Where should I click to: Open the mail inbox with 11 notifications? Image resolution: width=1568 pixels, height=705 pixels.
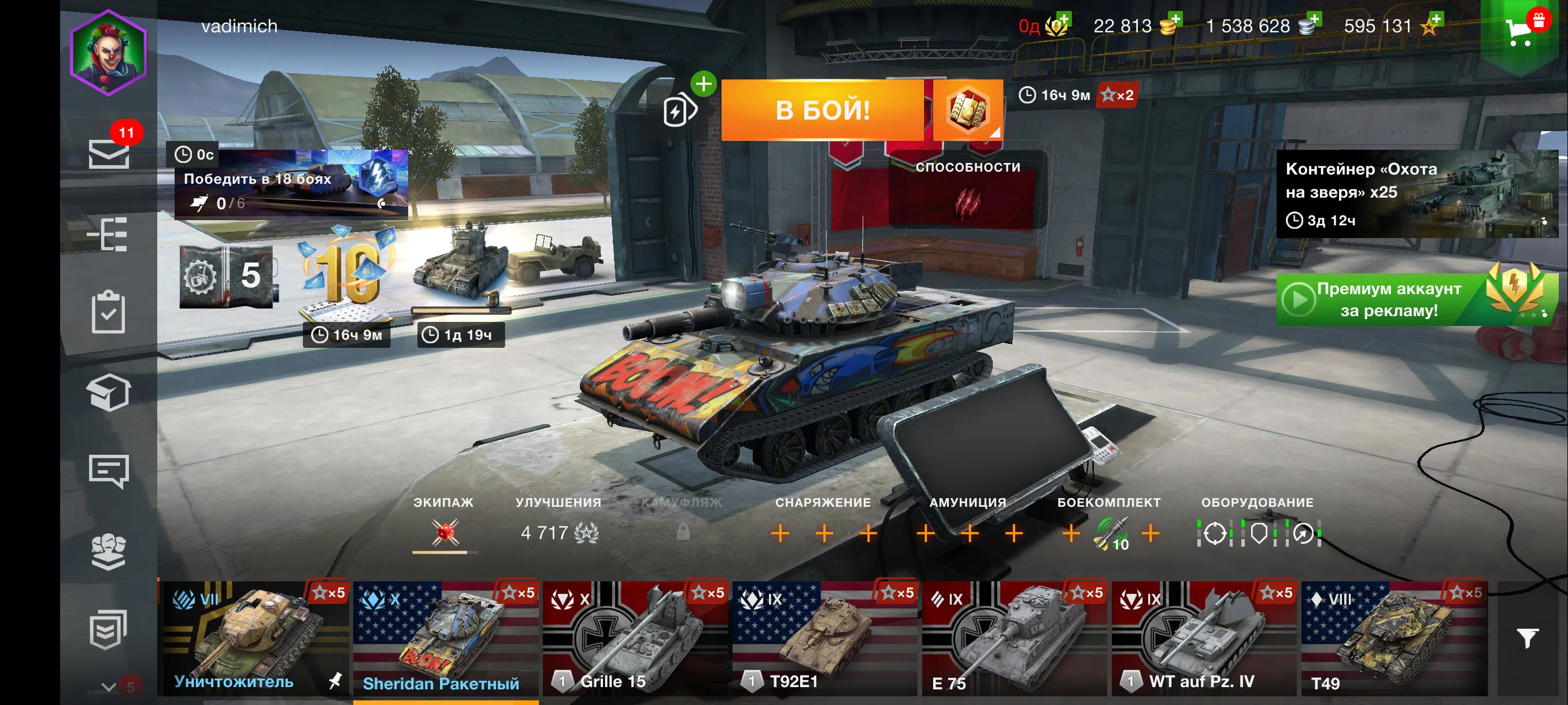point(109,153)
